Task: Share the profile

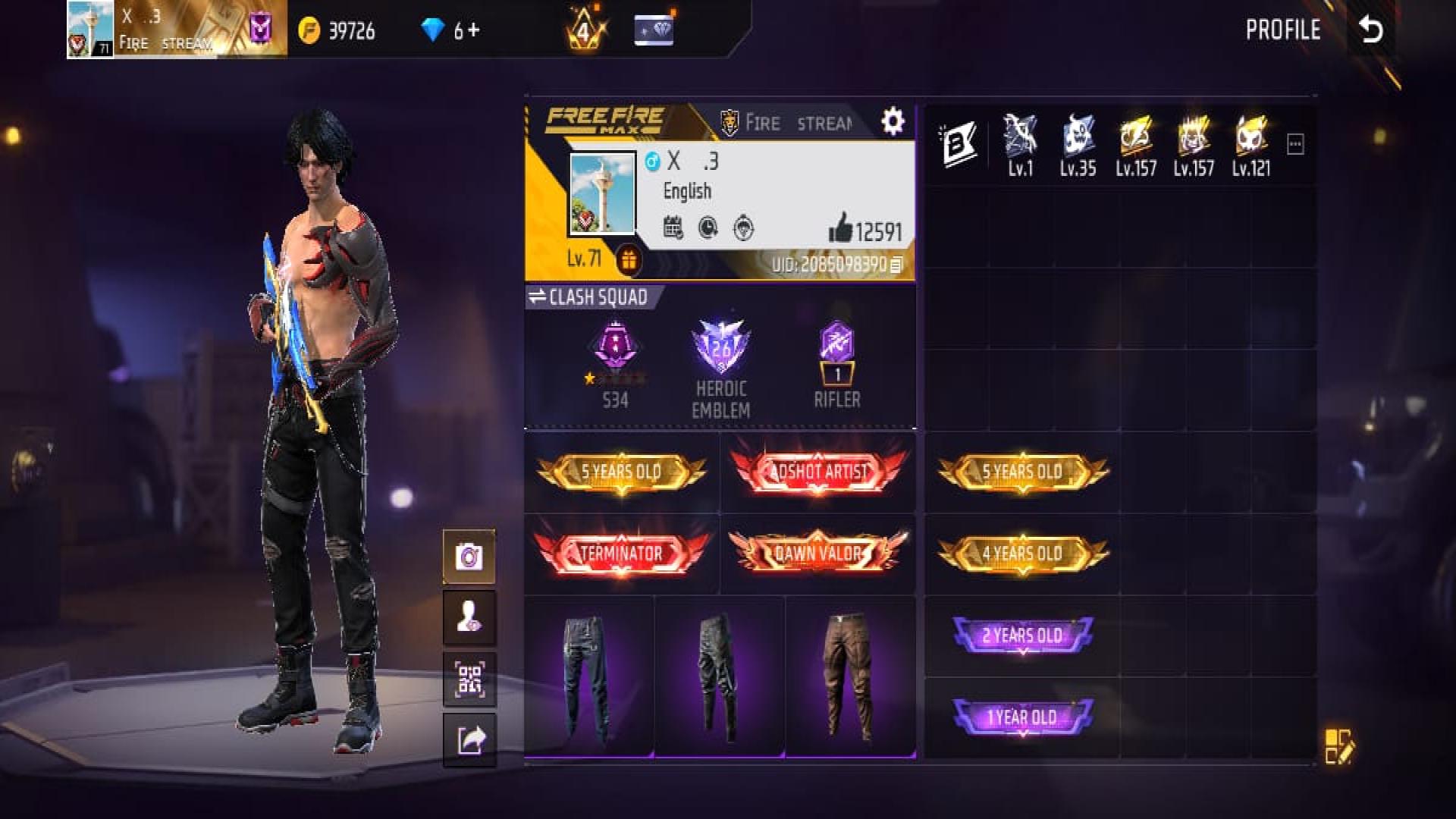Action: [x=469, y=739]
